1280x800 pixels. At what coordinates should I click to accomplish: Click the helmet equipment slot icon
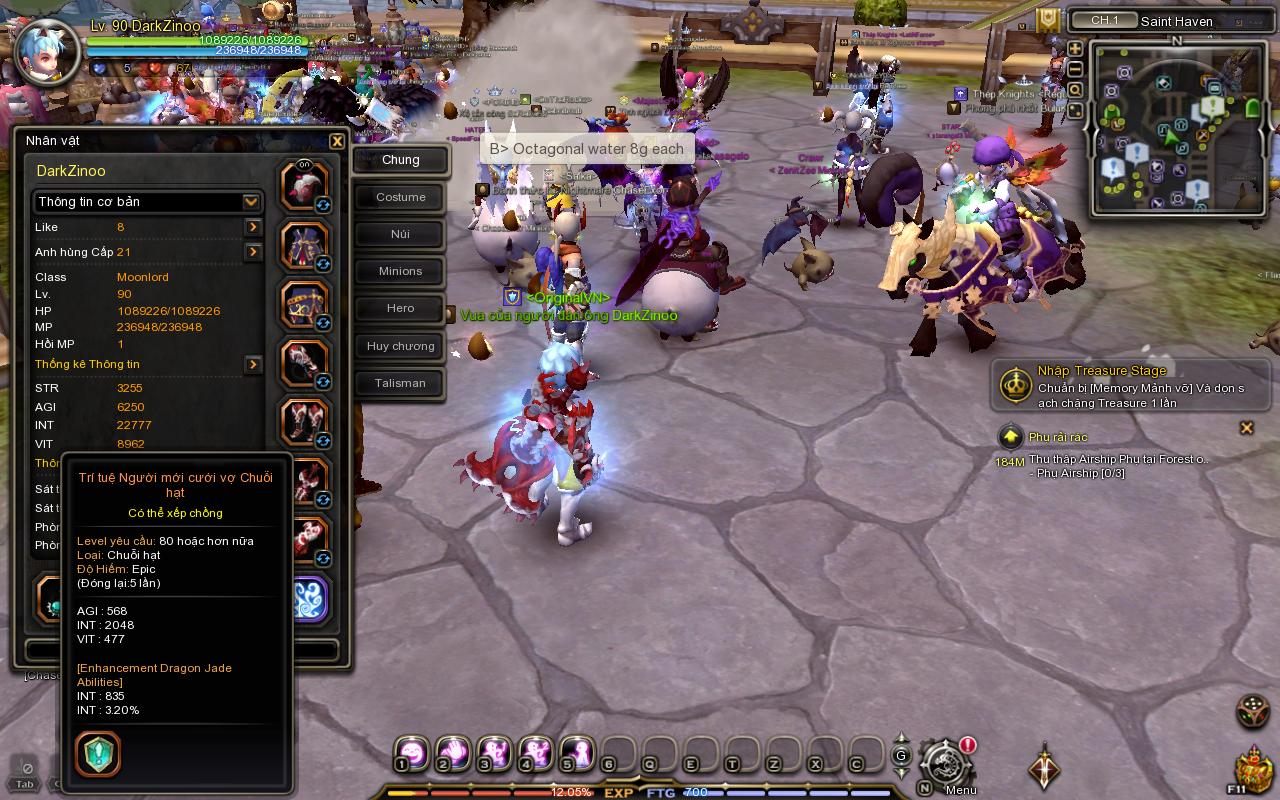click(303, 184)
